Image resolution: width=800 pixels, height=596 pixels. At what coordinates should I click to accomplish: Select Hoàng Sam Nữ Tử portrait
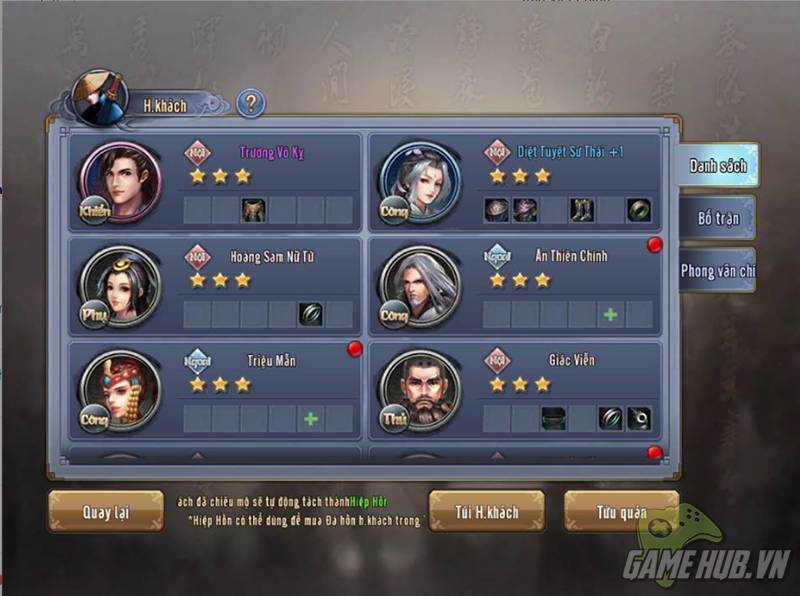point(120,286)
